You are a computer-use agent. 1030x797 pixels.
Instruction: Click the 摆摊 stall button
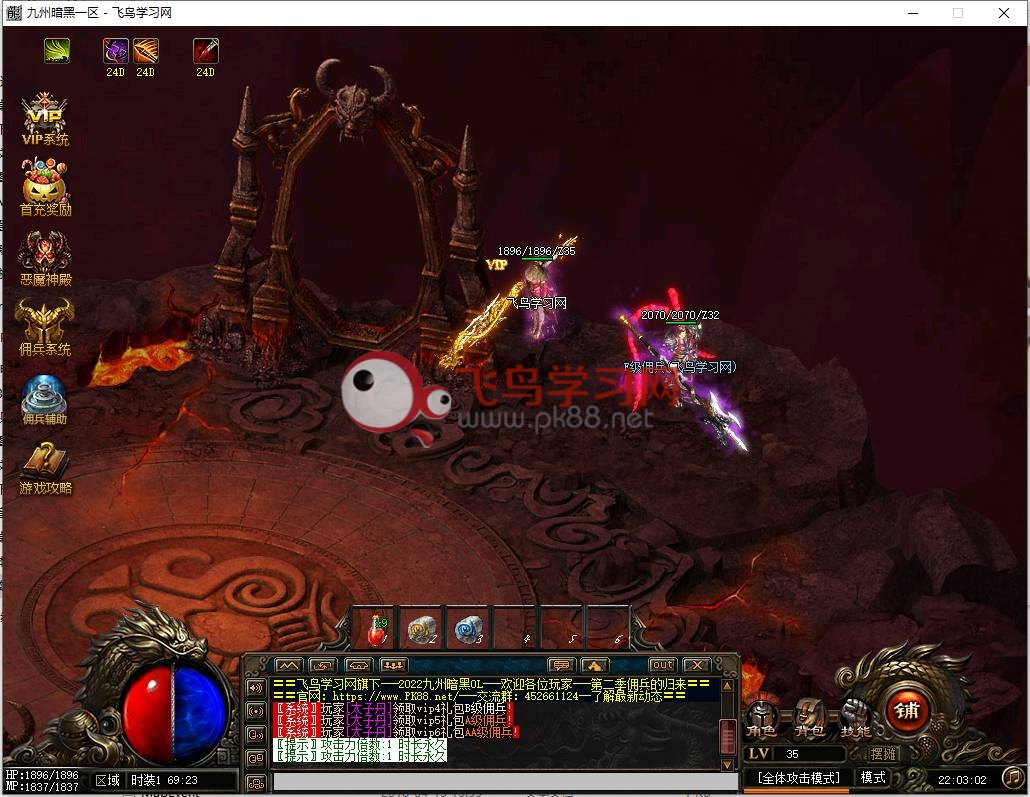[883, 754]
